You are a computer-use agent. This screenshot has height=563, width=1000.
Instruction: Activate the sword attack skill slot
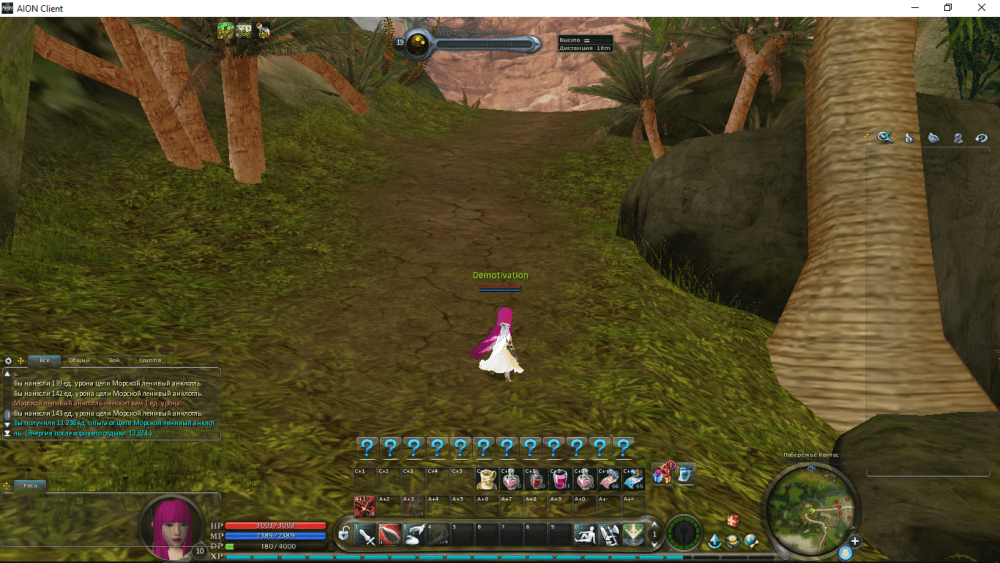[366, 535]
